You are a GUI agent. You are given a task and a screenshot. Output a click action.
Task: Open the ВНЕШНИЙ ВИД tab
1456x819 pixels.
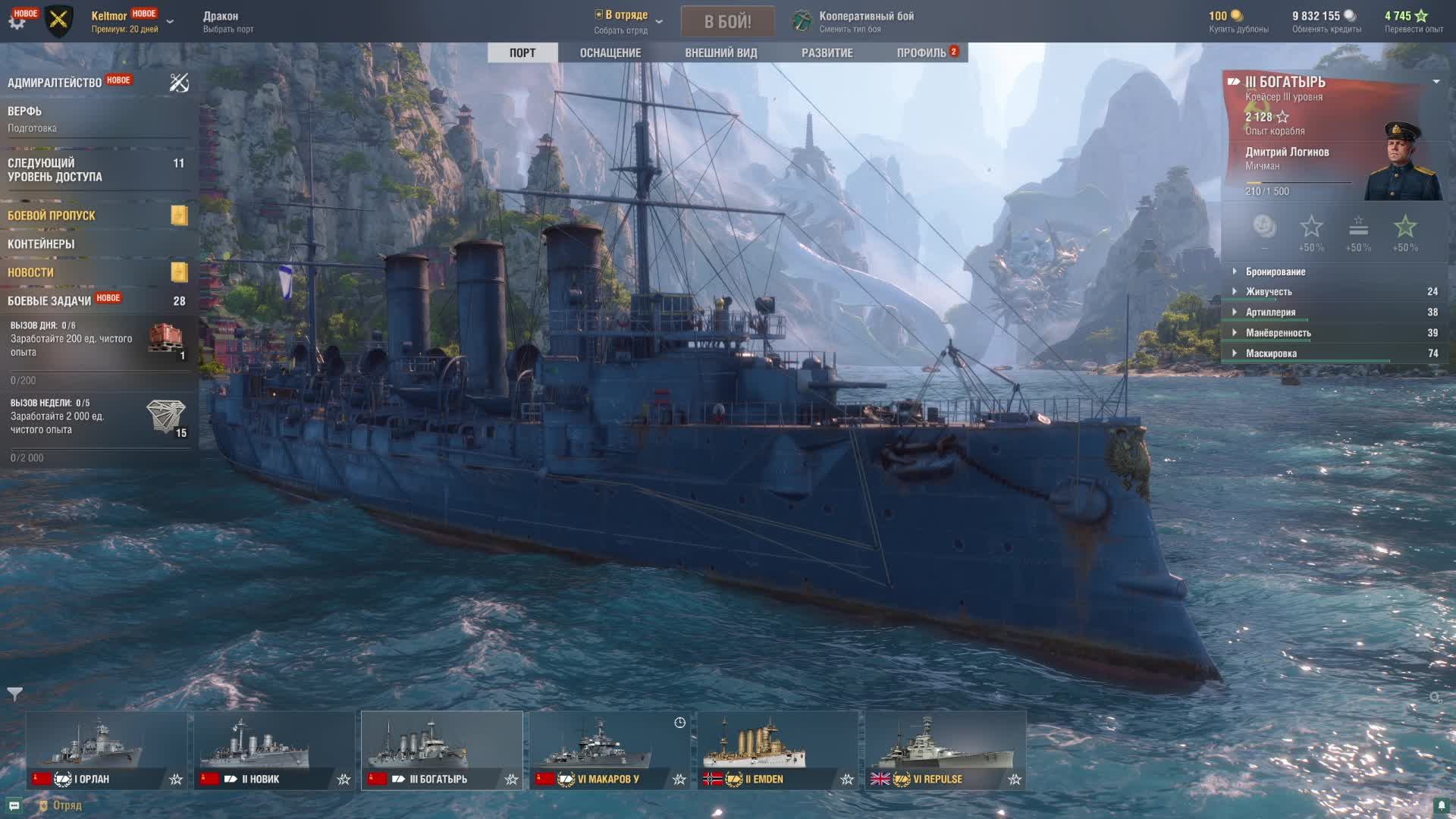[x=720, y=52]
